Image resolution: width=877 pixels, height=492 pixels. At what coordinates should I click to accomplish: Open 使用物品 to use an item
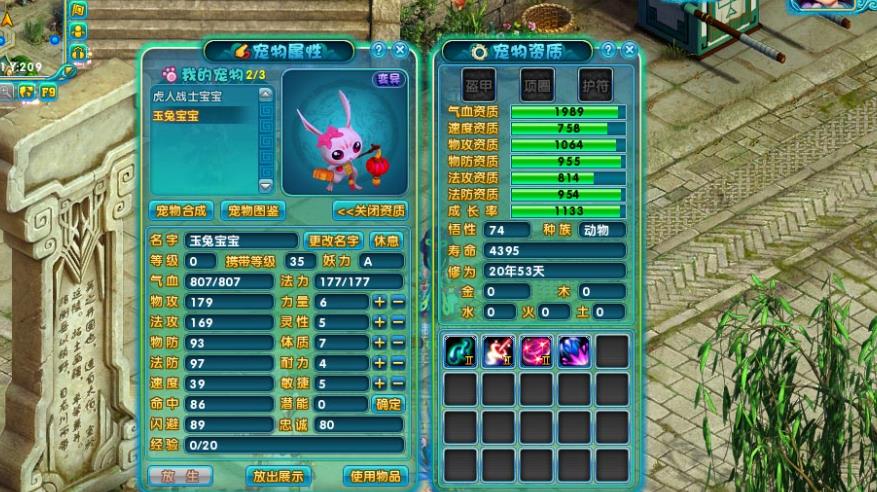(375, 476)
